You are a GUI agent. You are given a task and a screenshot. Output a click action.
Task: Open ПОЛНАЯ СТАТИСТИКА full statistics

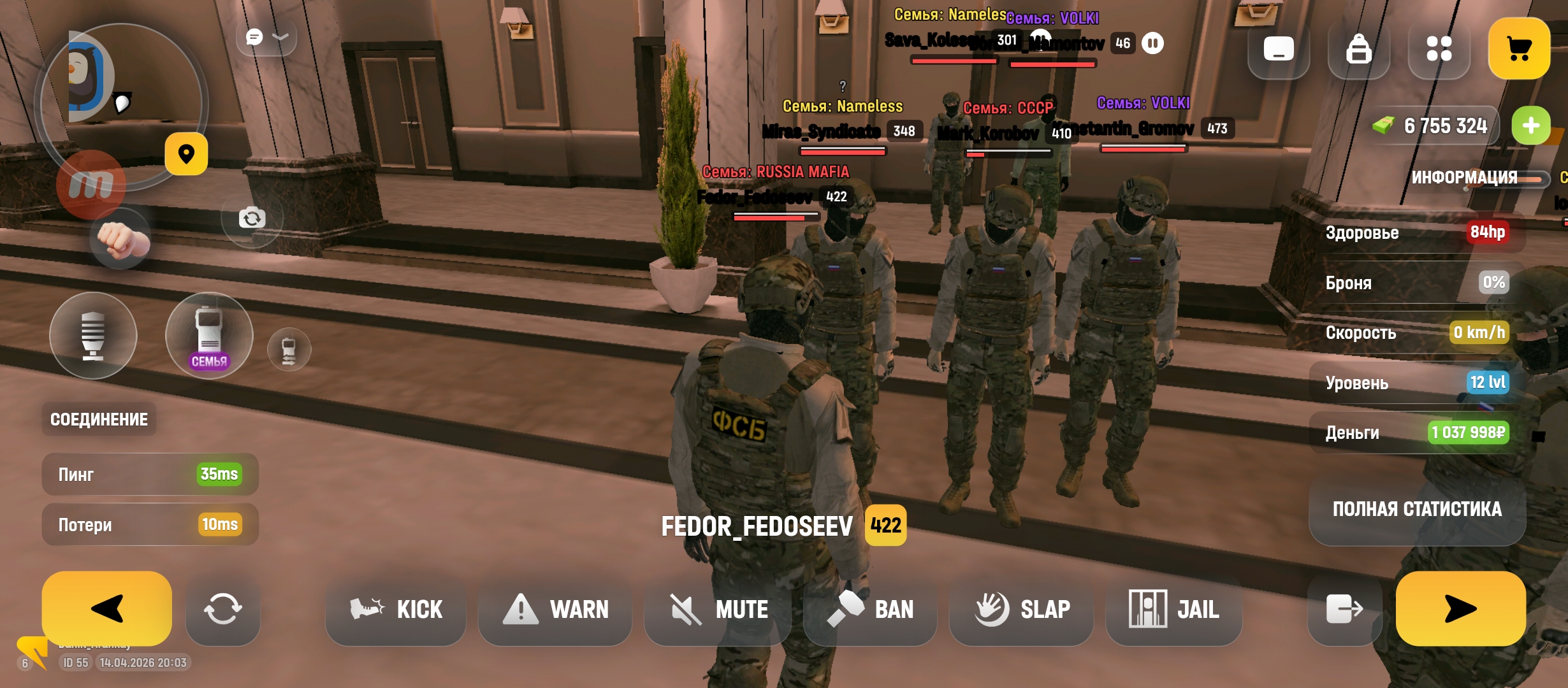click(x=1417, y=509)
